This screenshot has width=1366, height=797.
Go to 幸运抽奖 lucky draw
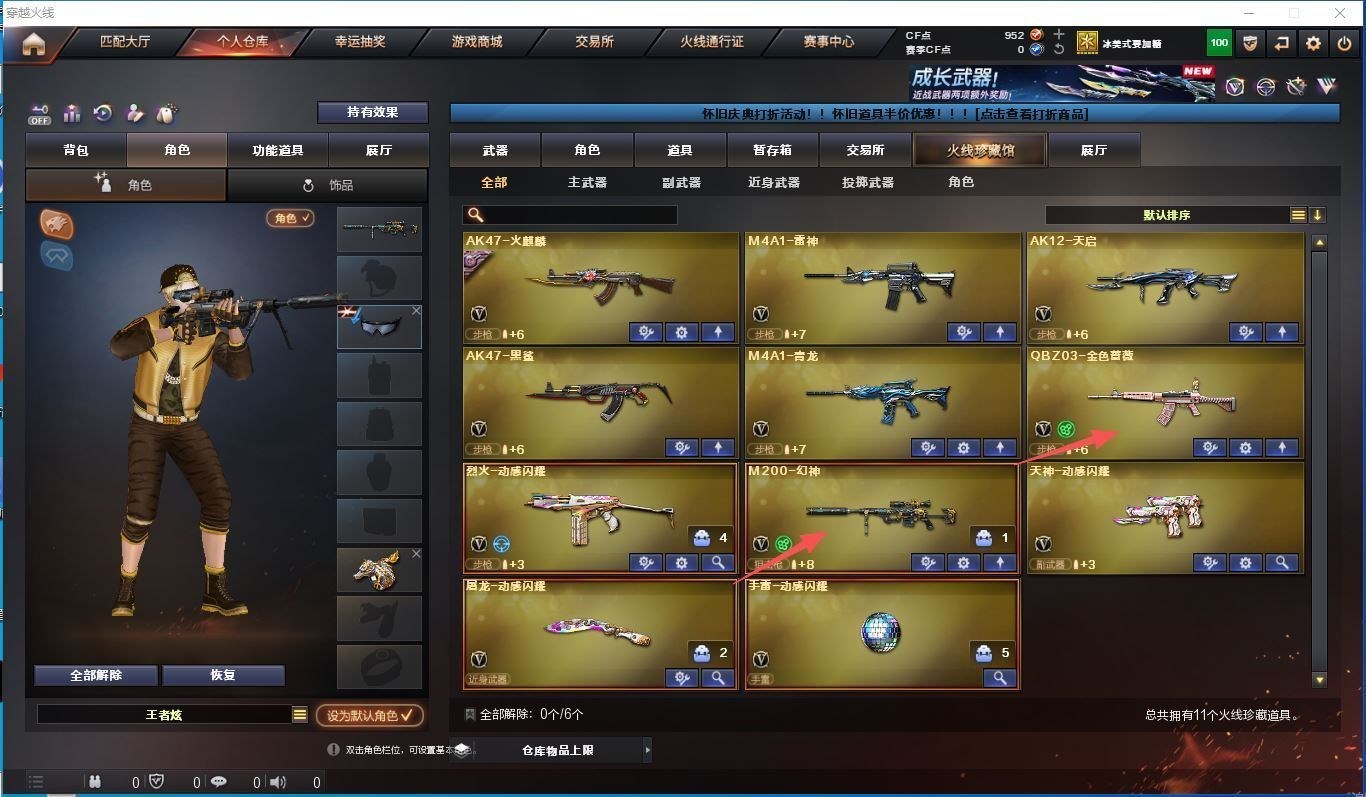pyautogui.click(x=360, y=42)
